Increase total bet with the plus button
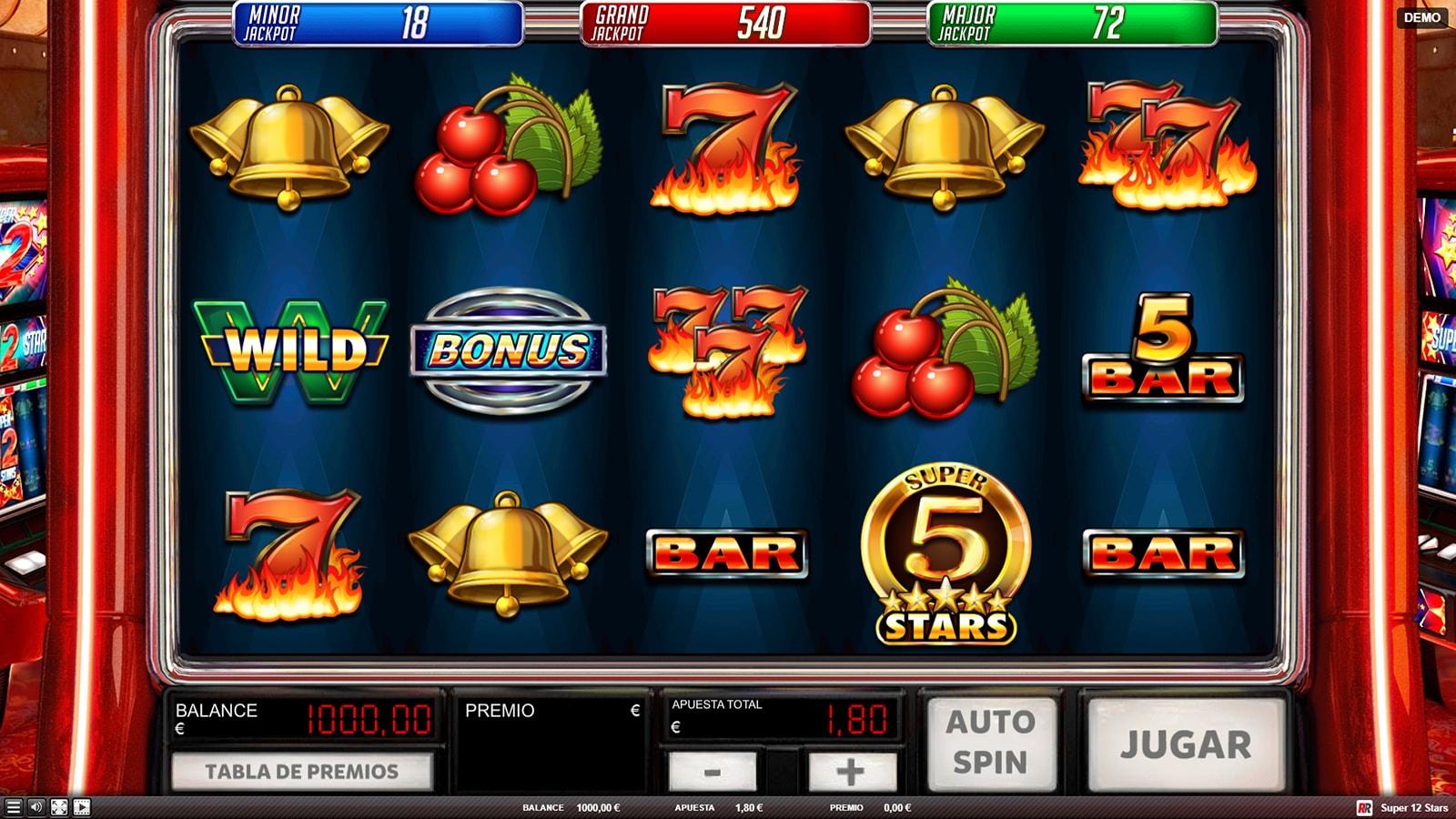 click(851, 772)
